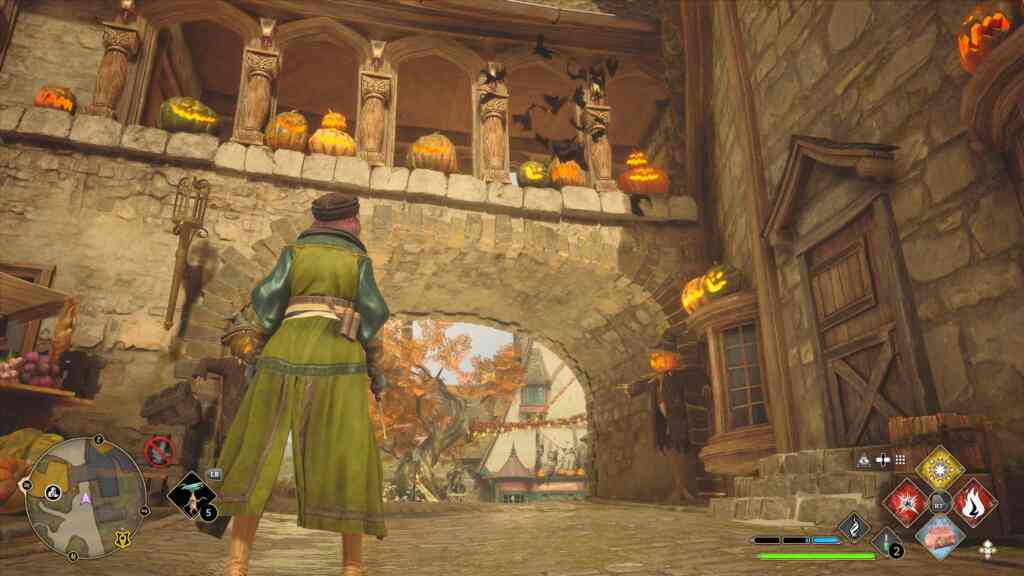Click the red no-flying indicator icon
The height and width of the screenshot is (576, 1024).
[158, 451]
